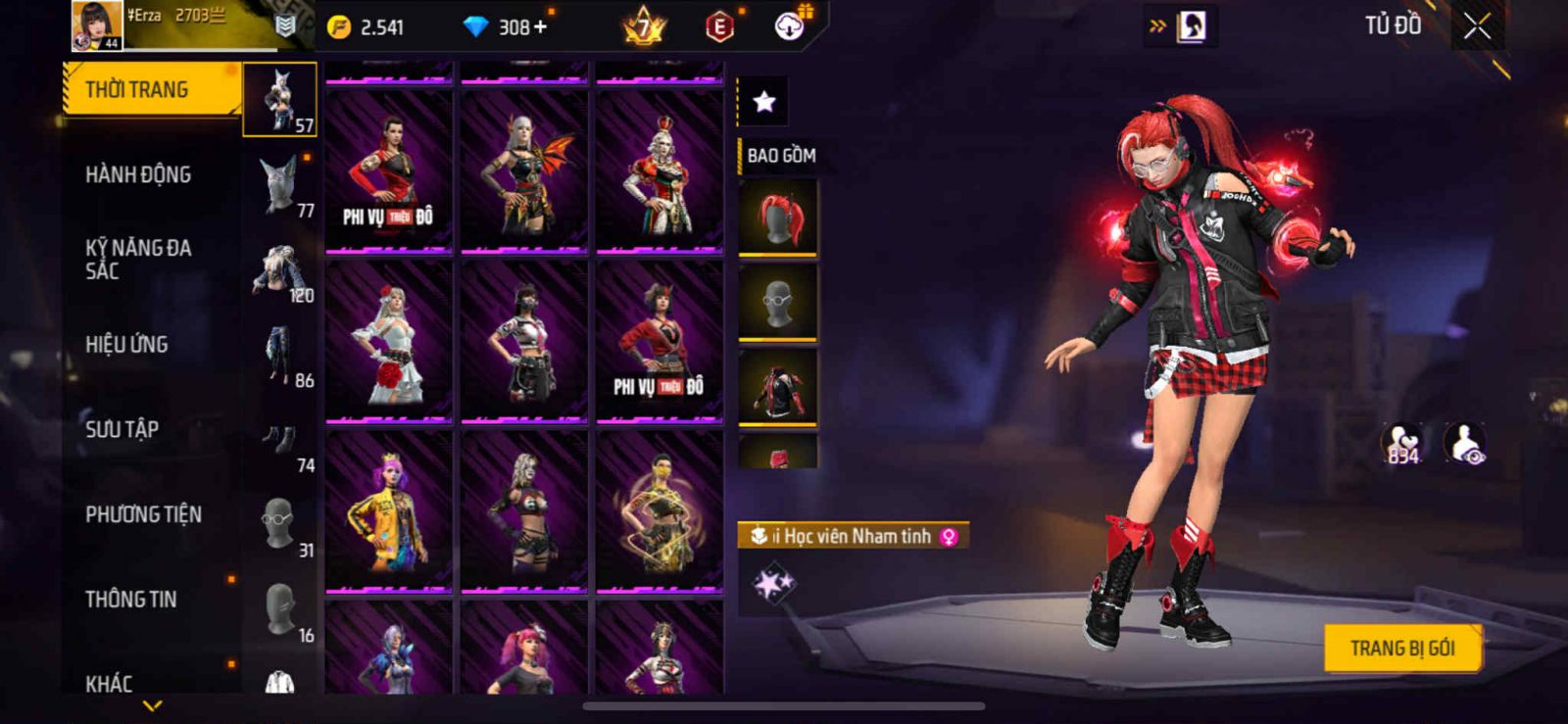1568x724 pixels.
Task: Switch to the Phương Tiện tab
Action: click(x=143, y=514)
